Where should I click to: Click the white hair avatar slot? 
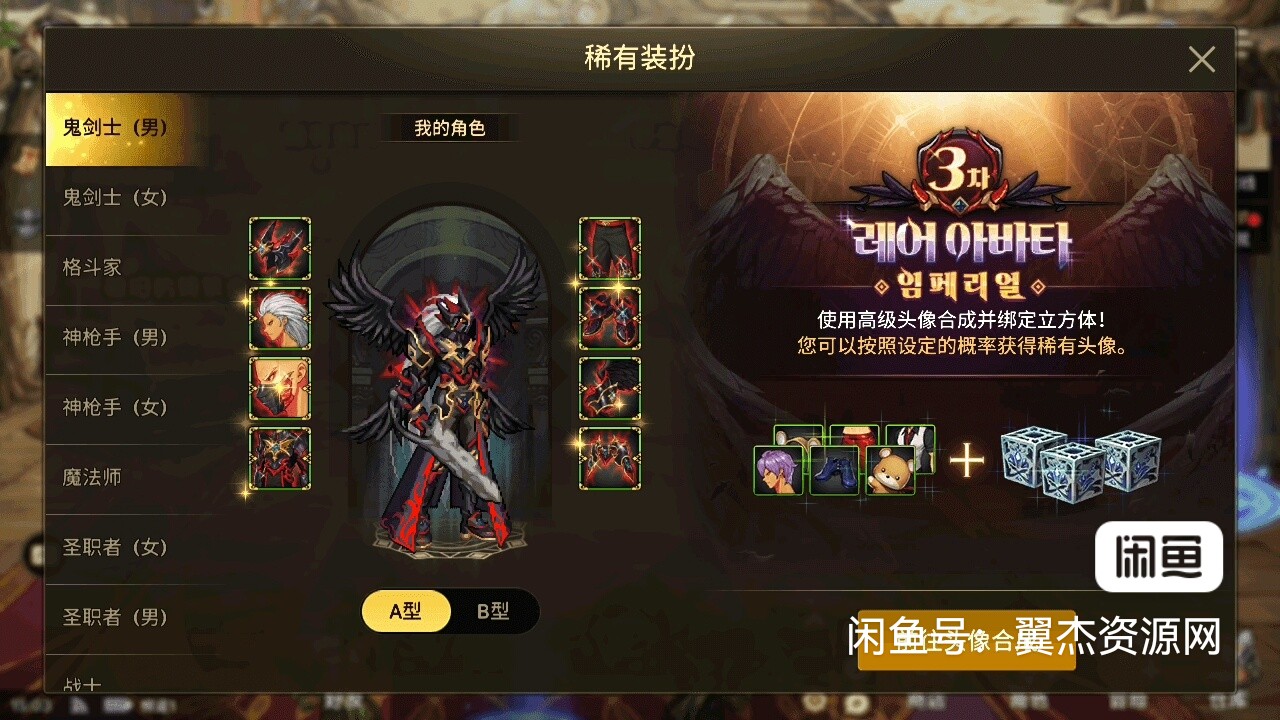(x=280, y=316)
